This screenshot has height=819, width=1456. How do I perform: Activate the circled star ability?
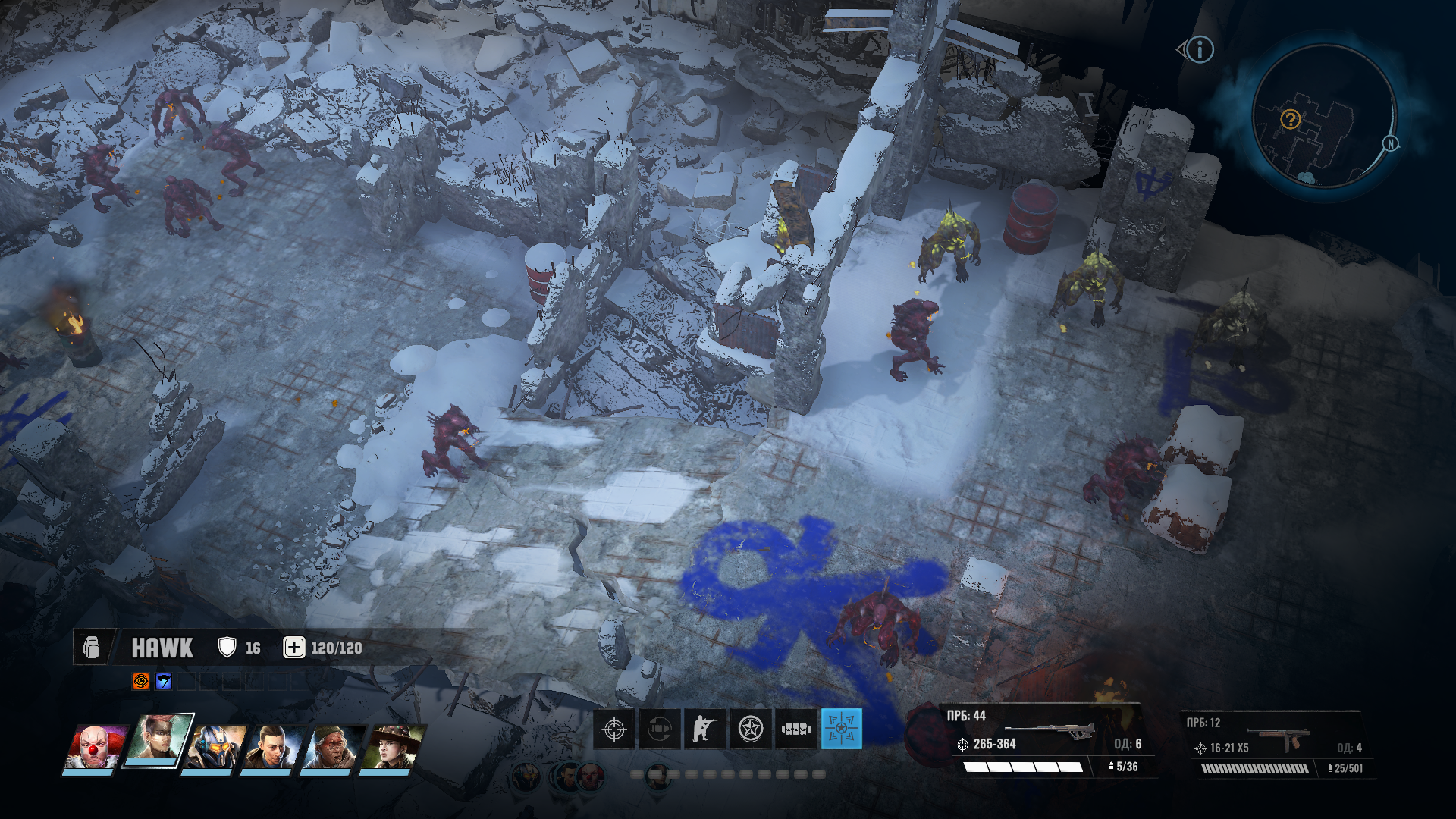pos(750,730)
